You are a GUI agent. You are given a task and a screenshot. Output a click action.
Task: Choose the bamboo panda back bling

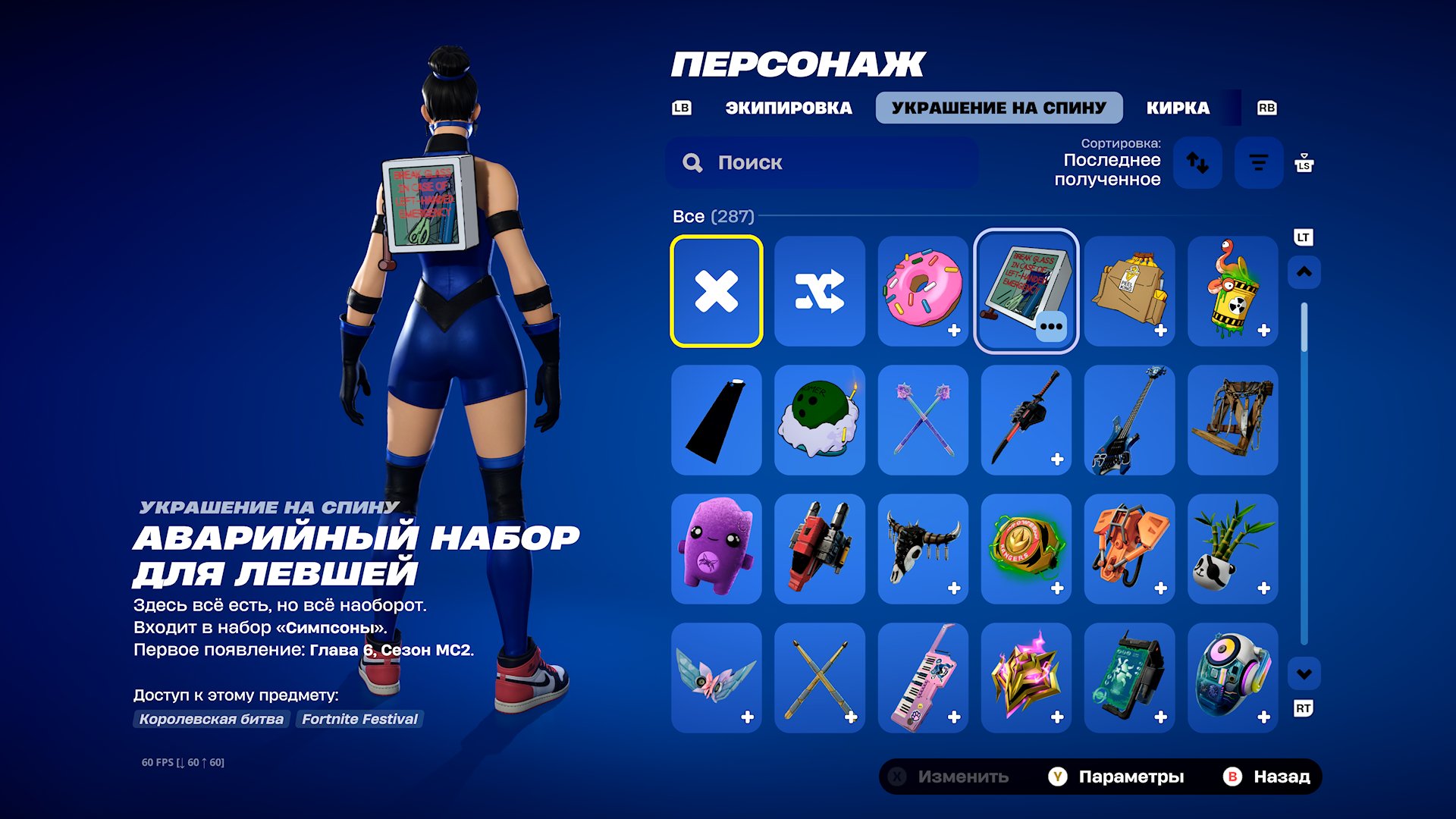pos(1232,549)
